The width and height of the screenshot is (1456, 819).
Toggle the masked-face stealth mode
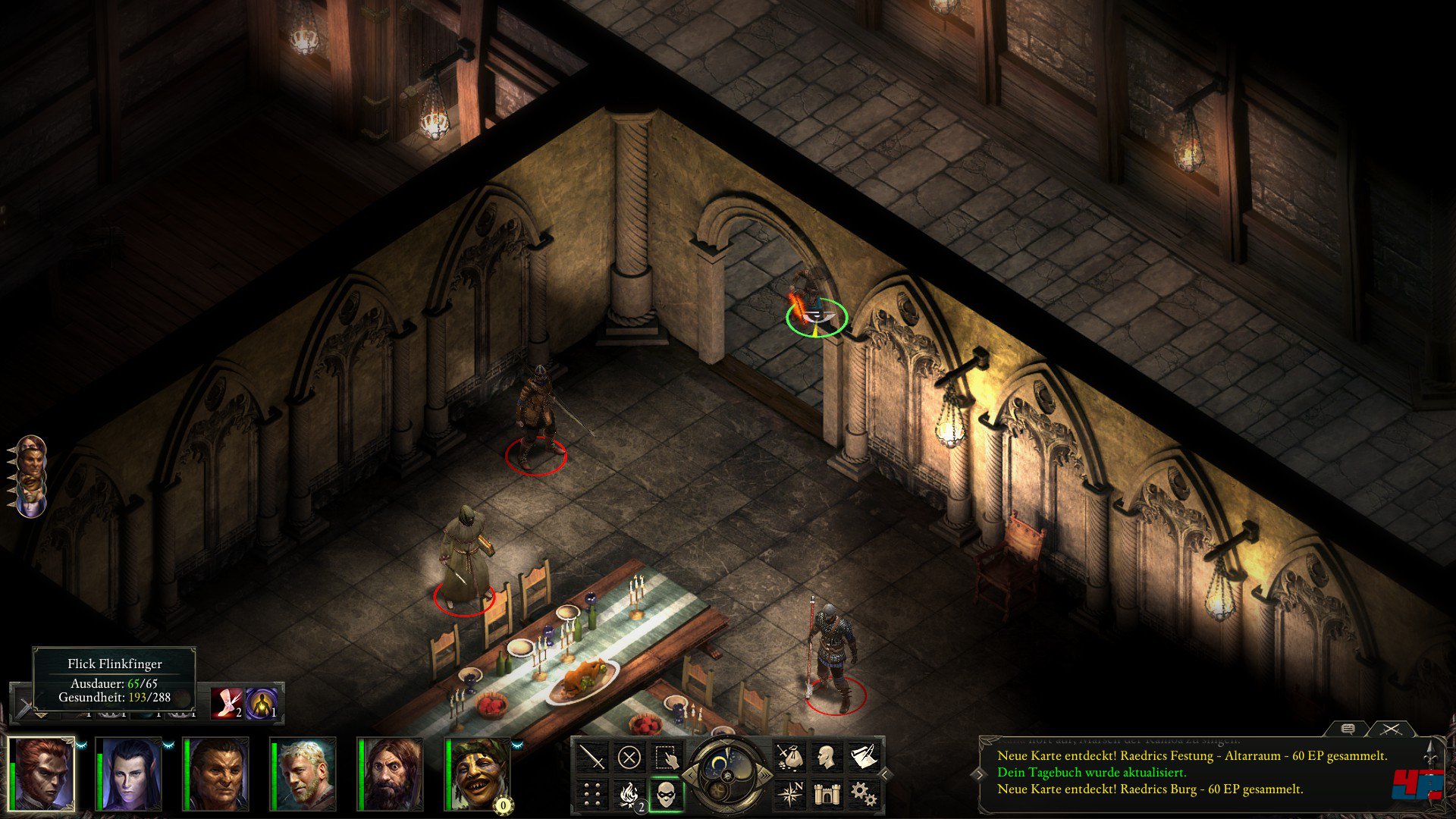[667, 794]
